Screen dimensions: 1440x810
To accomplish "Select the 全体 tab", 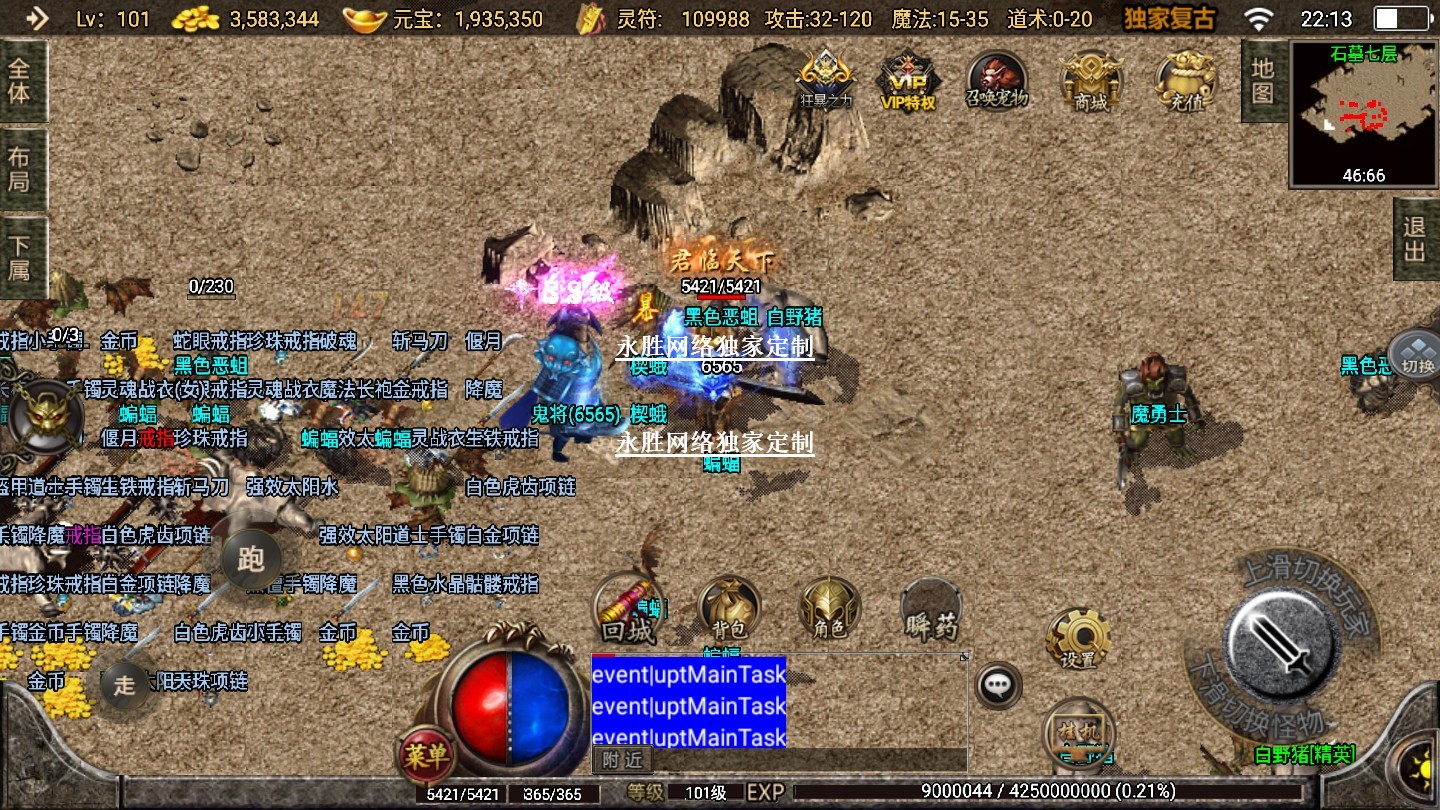I will click(x=20, y=82).
